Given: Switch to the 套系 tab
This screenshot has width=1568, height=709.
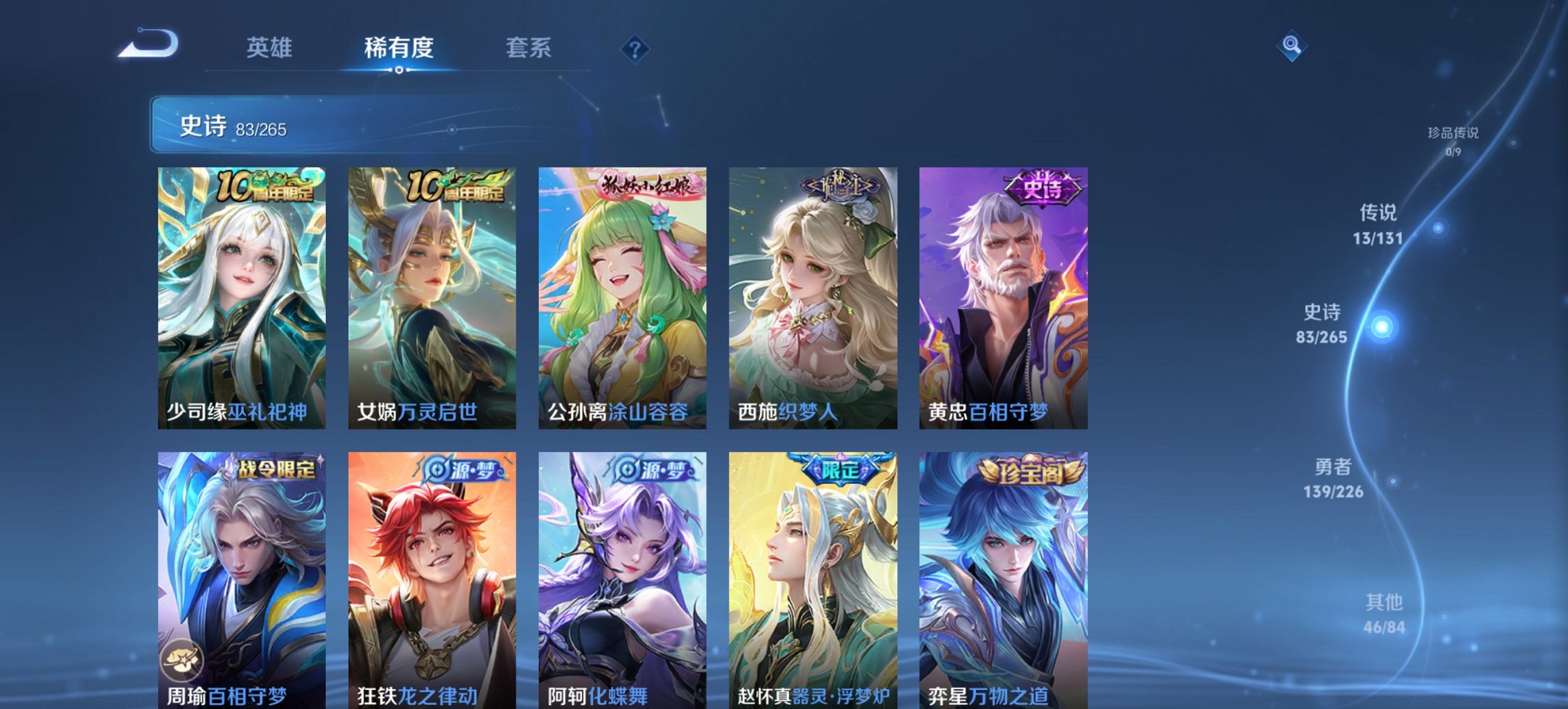Looking at the screenshot, I should point(528,48).
